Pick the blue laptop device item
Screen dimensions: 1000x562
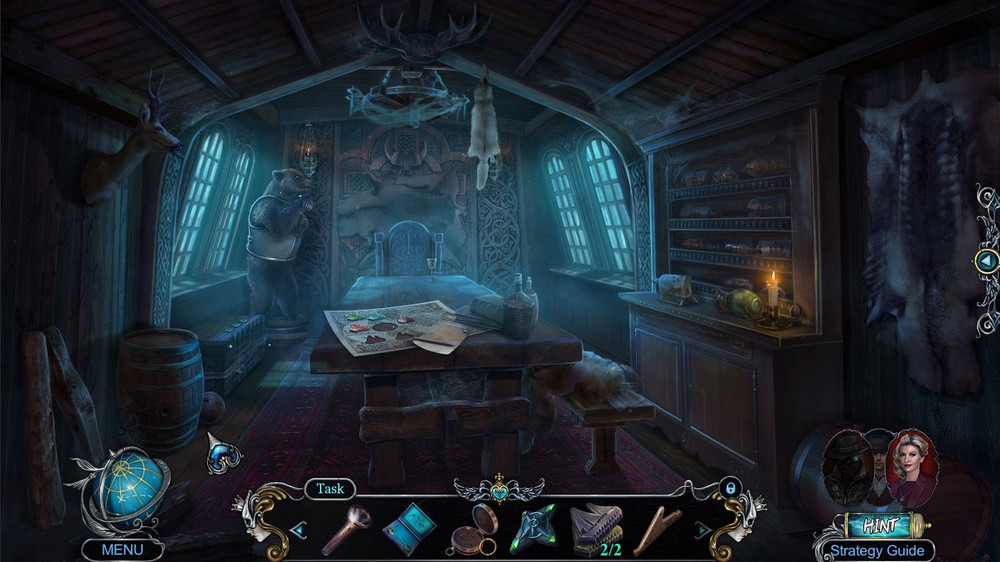click(x=408, y=528)
